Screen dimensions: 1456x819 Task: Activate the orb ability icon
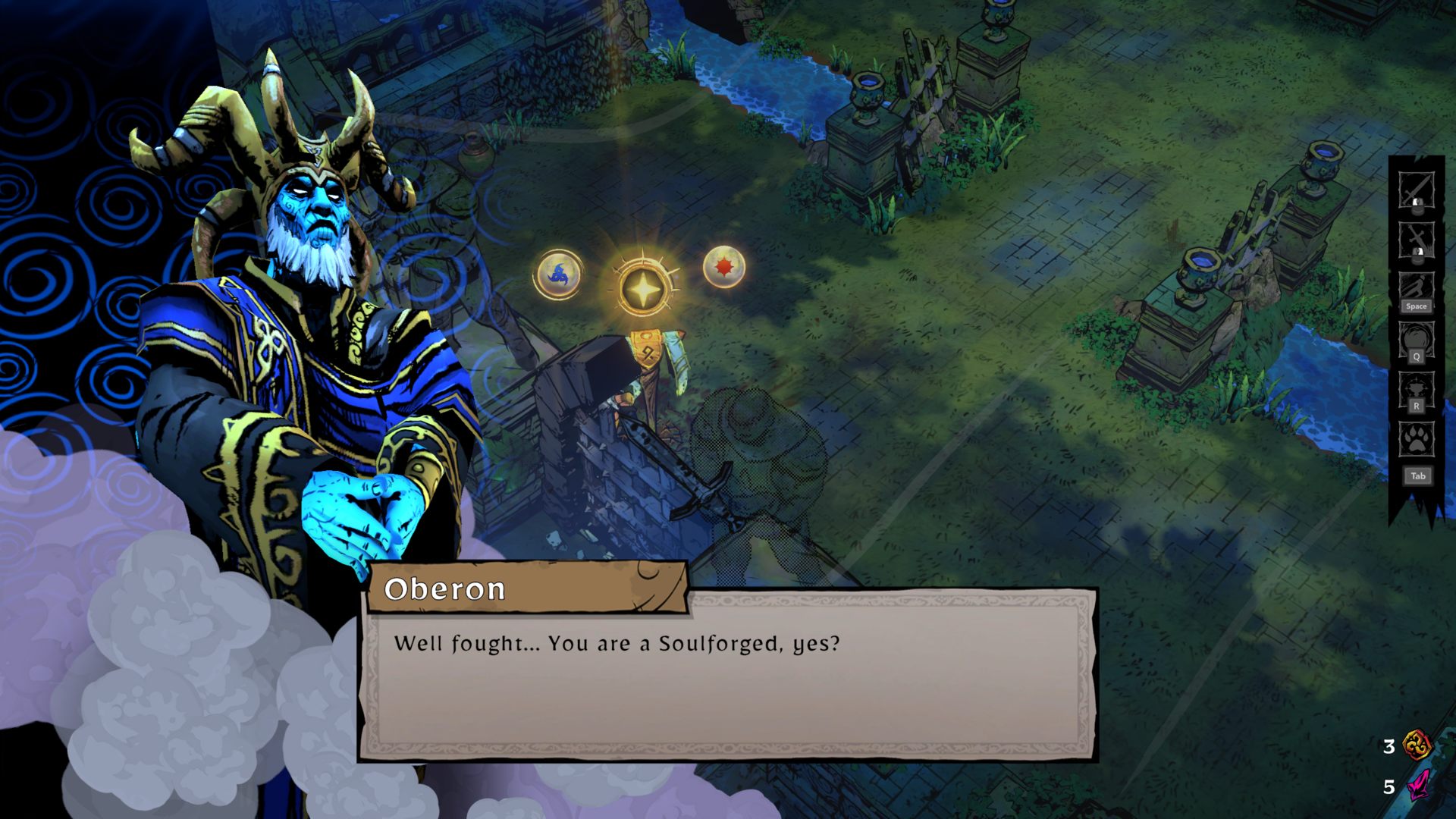[x=1416, y=339]
